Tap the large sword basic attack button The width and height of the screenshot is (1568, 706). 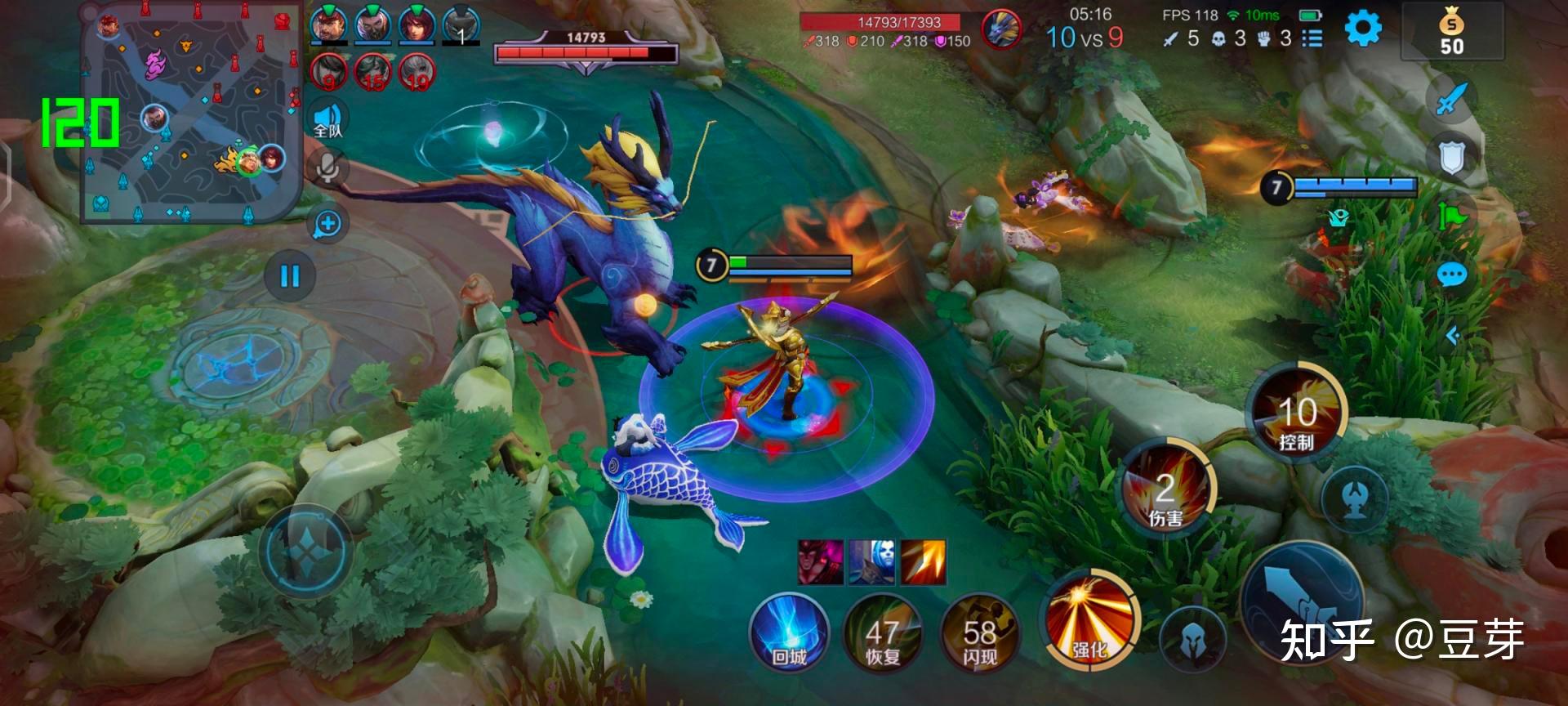(1302, 601)
